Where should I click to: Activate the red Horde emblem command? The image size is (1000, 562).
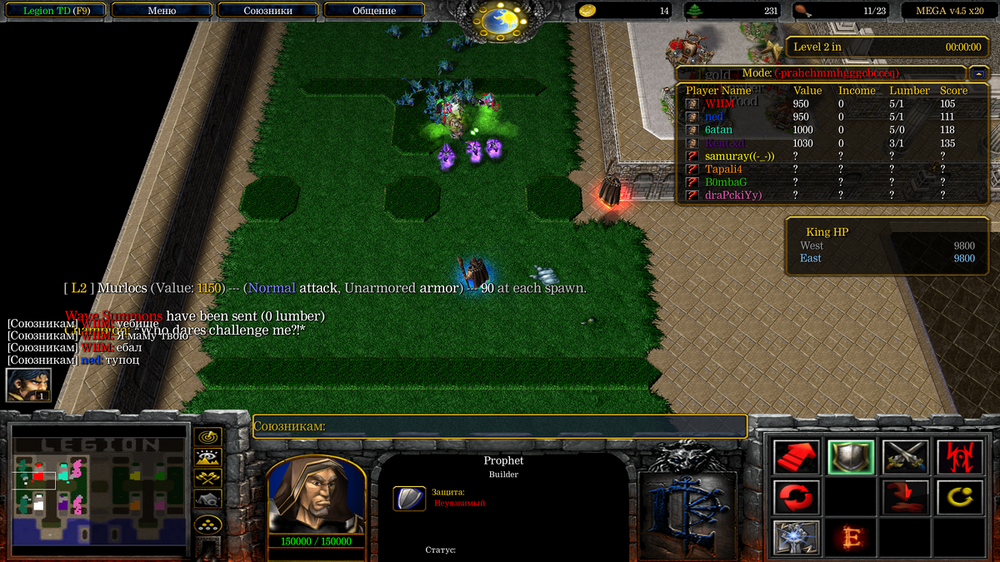coord(957,457)
